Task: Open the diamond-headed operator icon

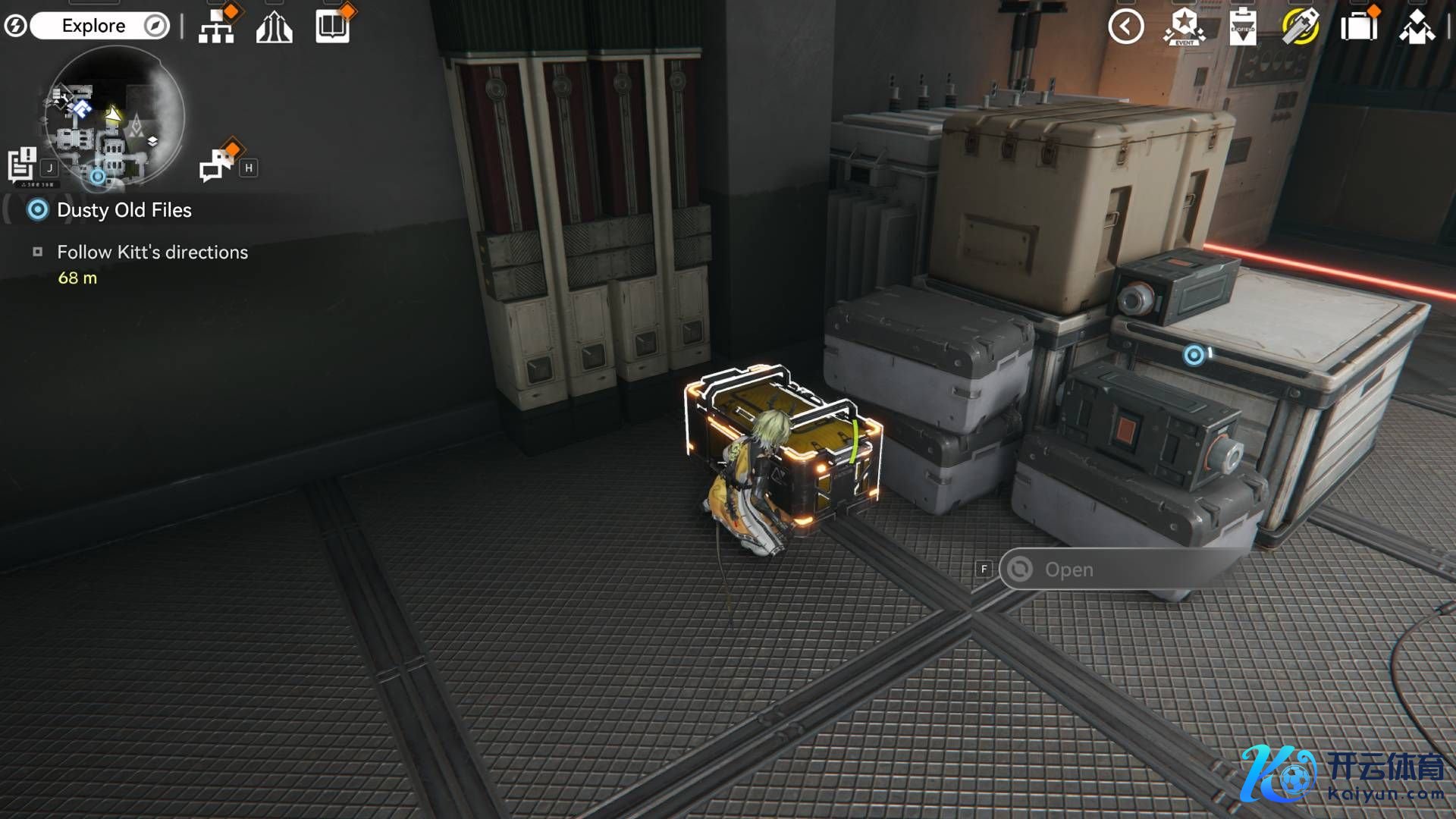Action: 1416,27
